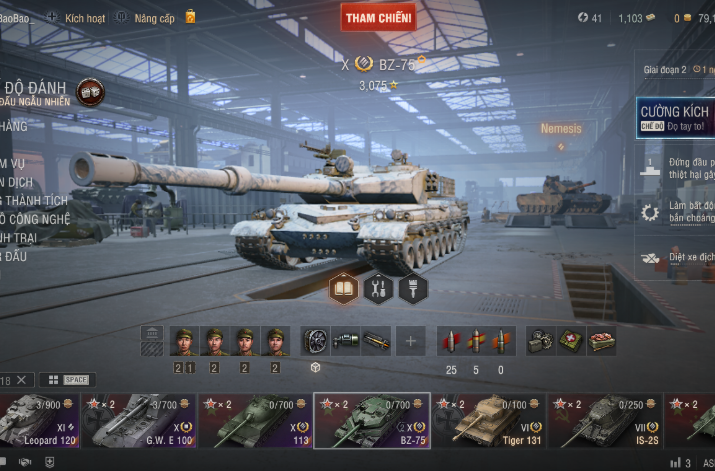This screenshot has width=715, height=471.
Task: Open the ammunition shells loadout slot
Action: tap(476, 341)
